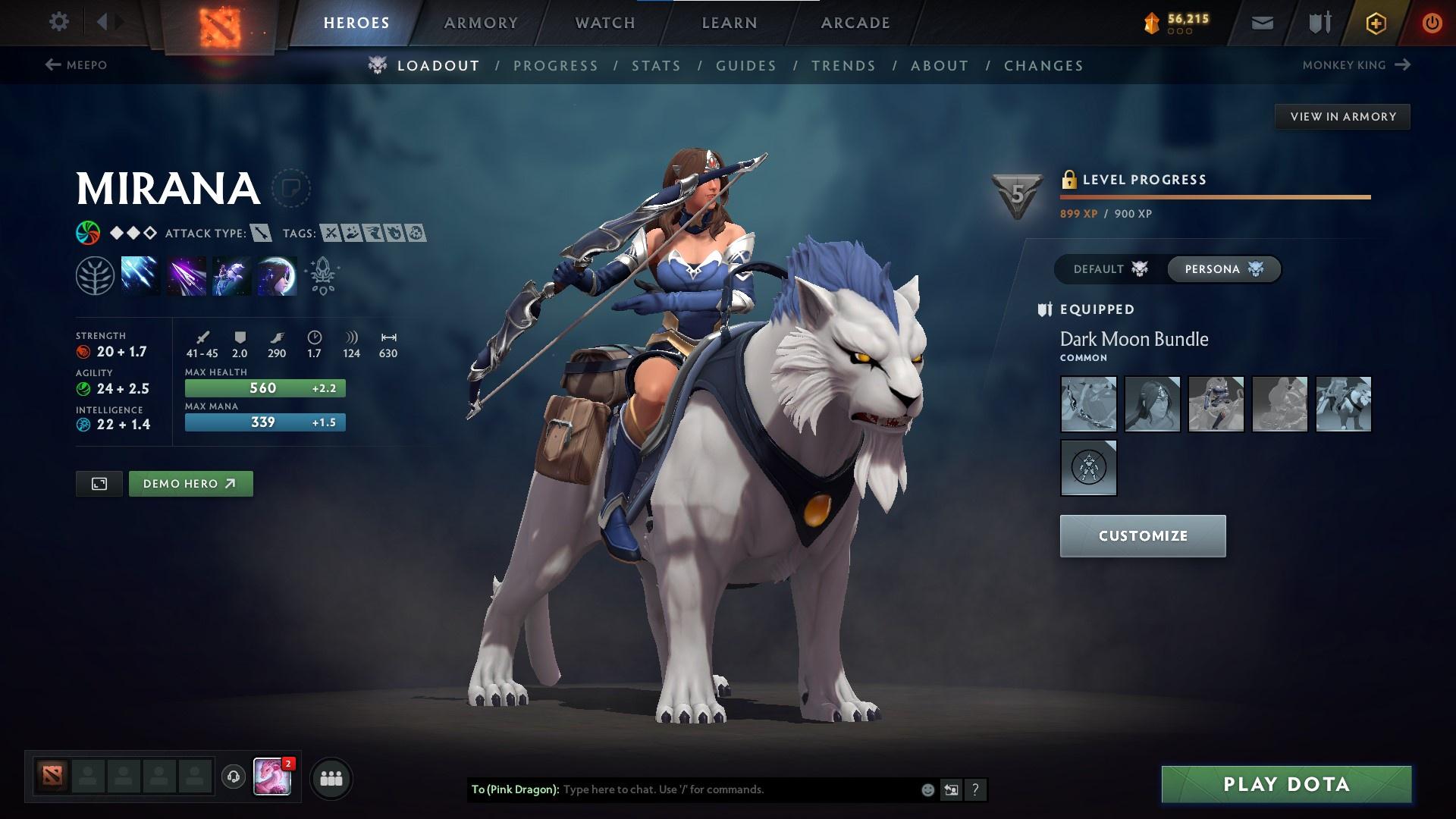Click the DEMO HERO button

[x=190, y=483]
